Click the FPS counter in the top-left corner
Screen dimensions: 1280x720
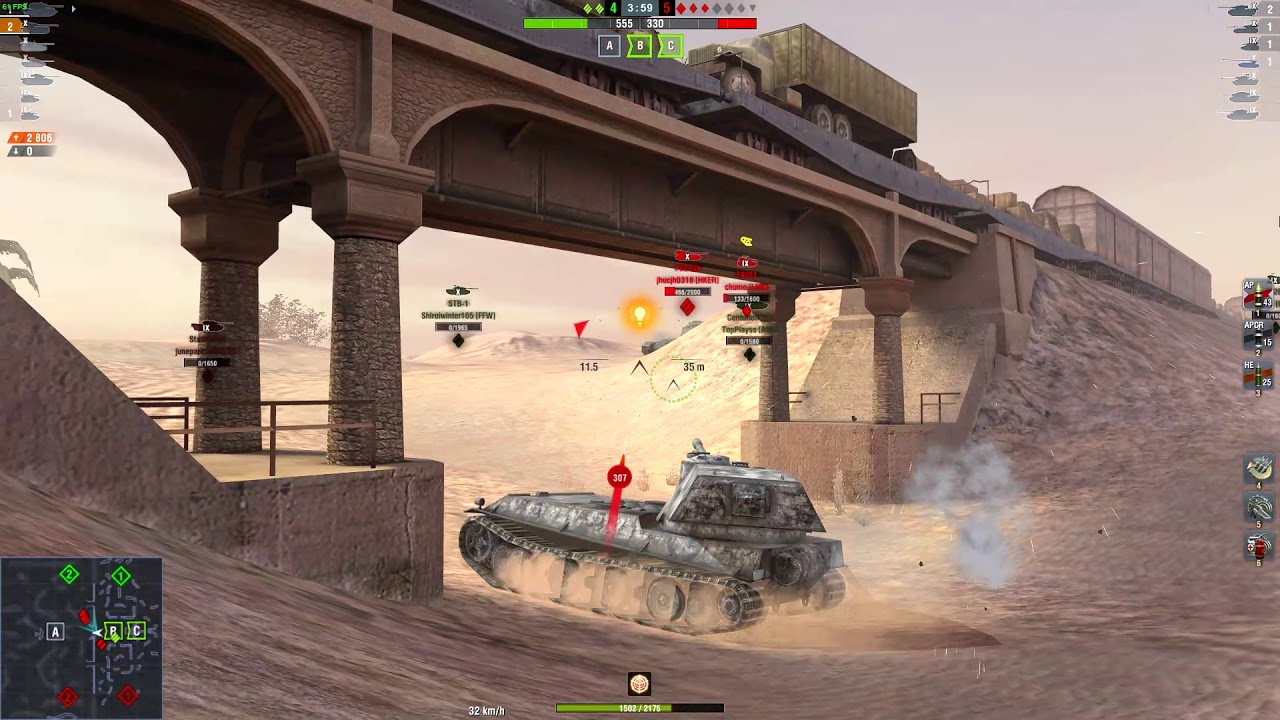[x=14, y=7]
